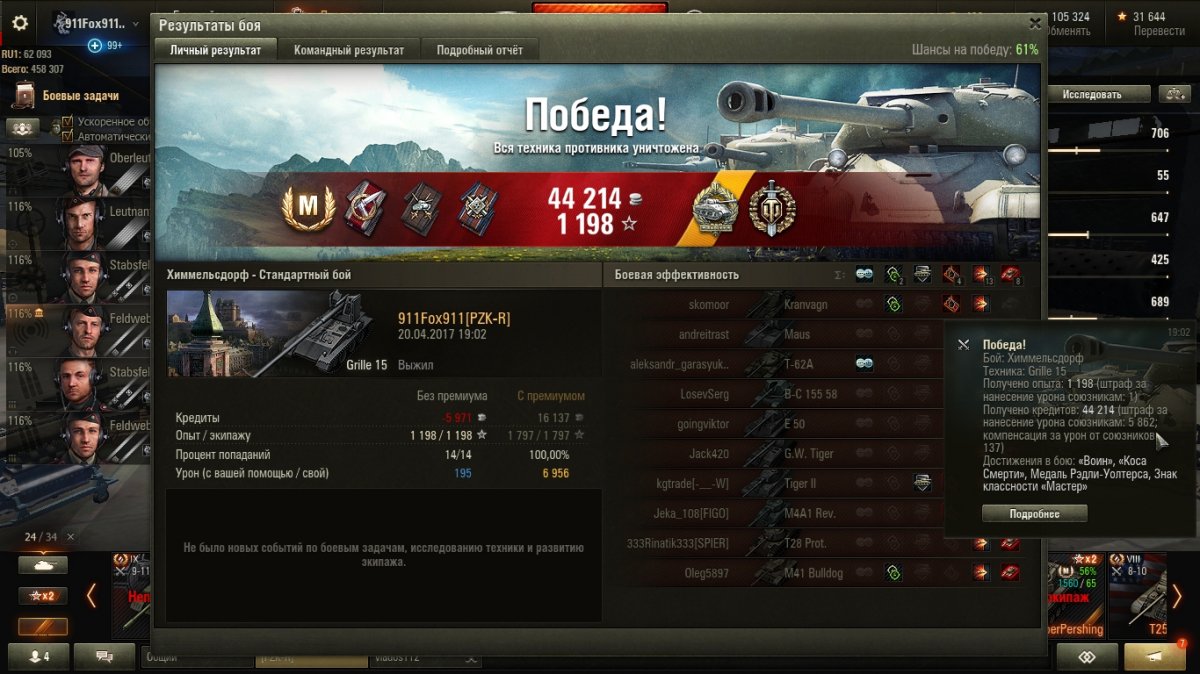
Task: Open the Подробный отчёт tab
Action: click(479, 50)
